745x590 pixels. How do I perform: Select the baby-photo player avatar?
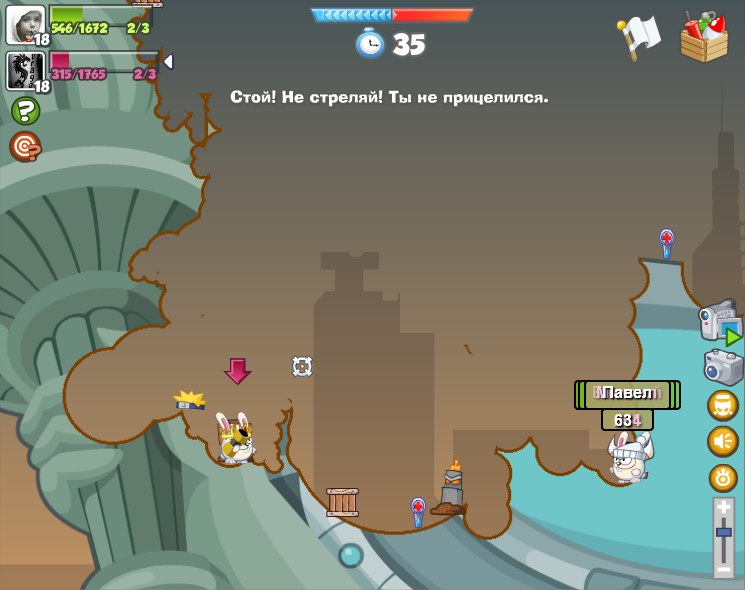(x=24, y=23)
